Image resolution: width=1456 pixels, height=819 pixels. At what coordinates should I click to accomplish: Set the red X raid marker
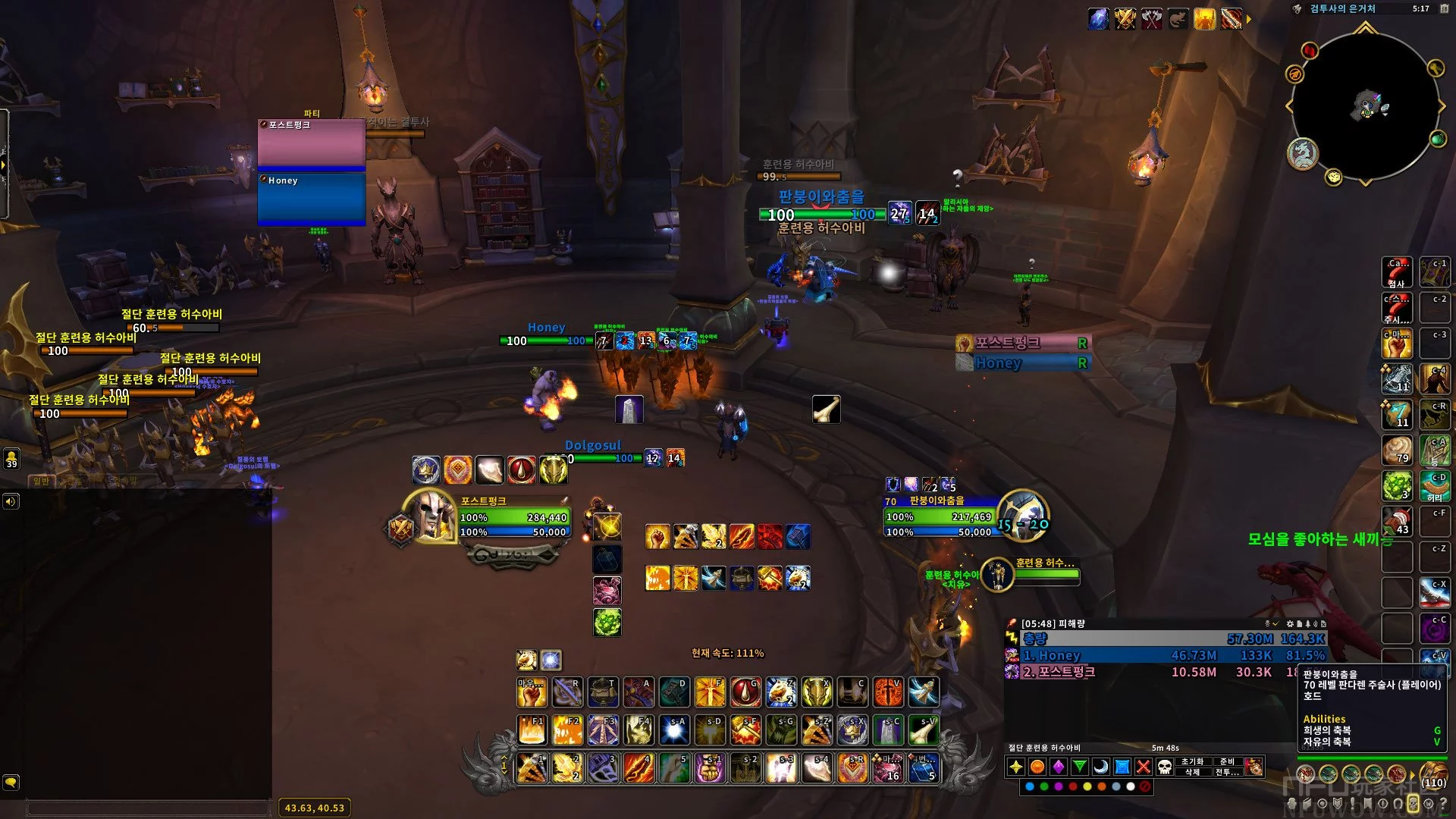tap(1144, 767)
